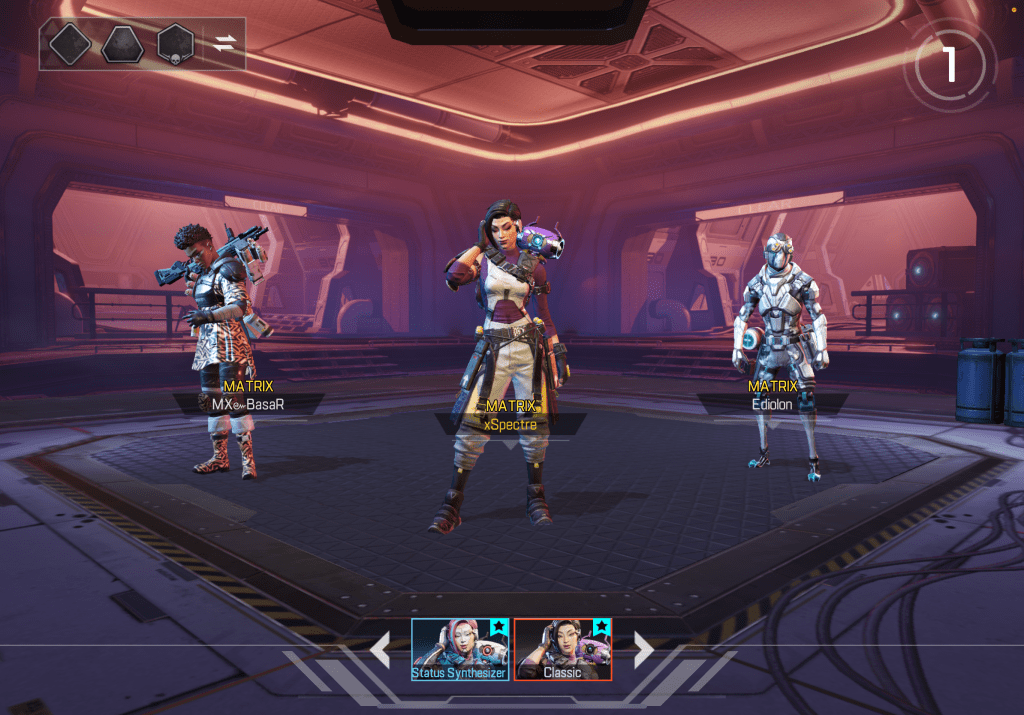Go to previous skins with left arrow
Viewport: 1024px width, 715px height.
coord(381,650)
